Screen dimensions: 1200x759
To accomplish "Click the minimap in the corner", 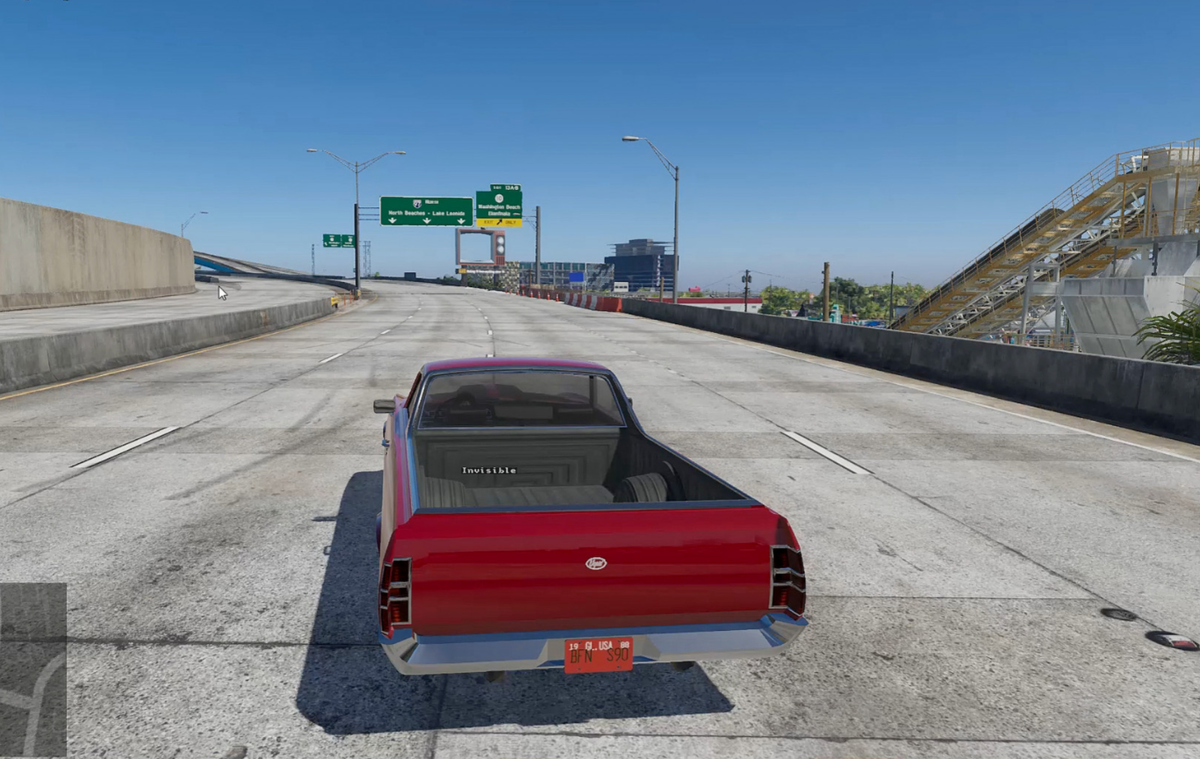I will pyautogui.click(x=33, y=669).
